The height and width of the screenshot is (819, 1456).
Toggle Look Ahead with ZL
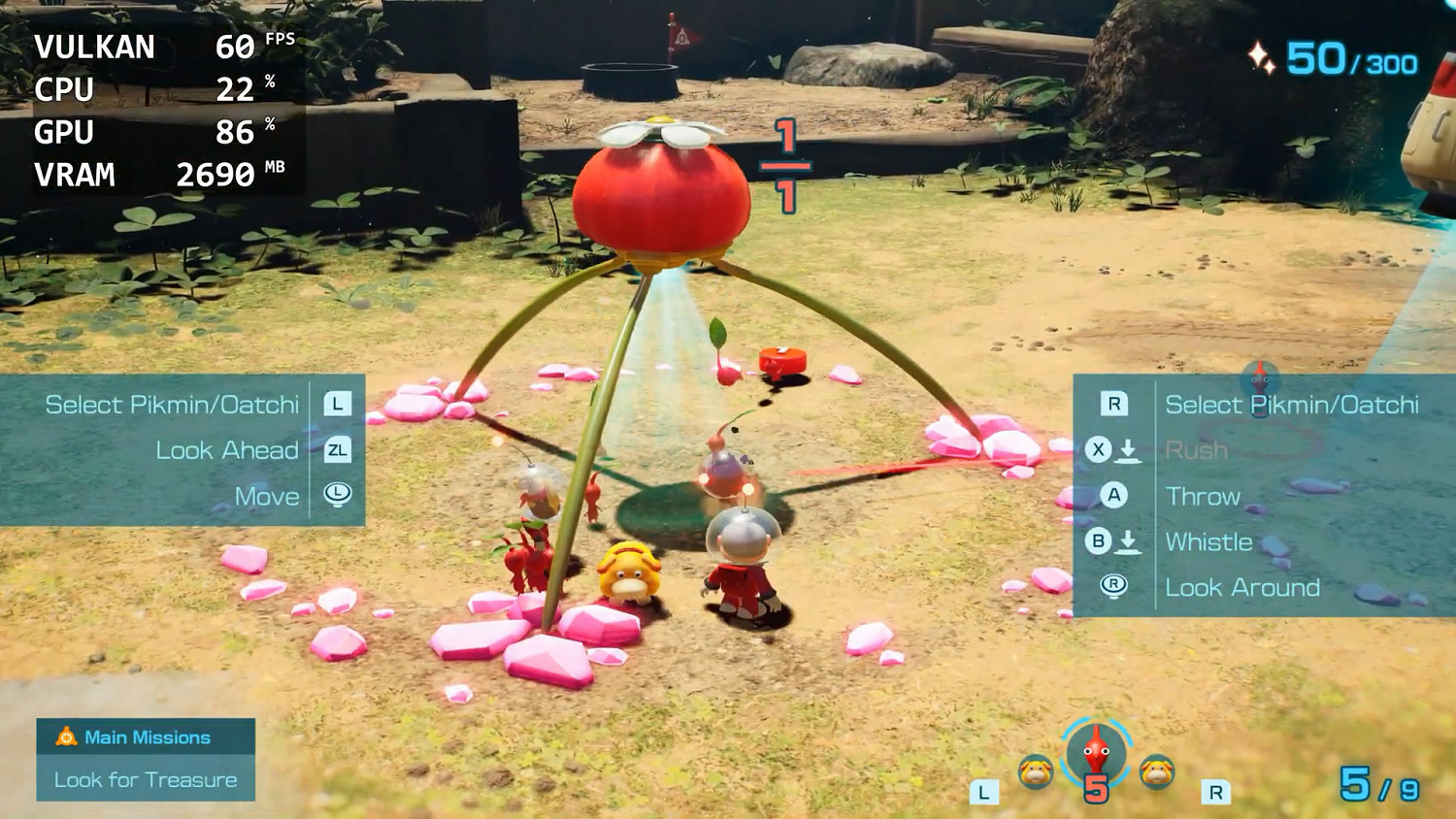[336, 450]
